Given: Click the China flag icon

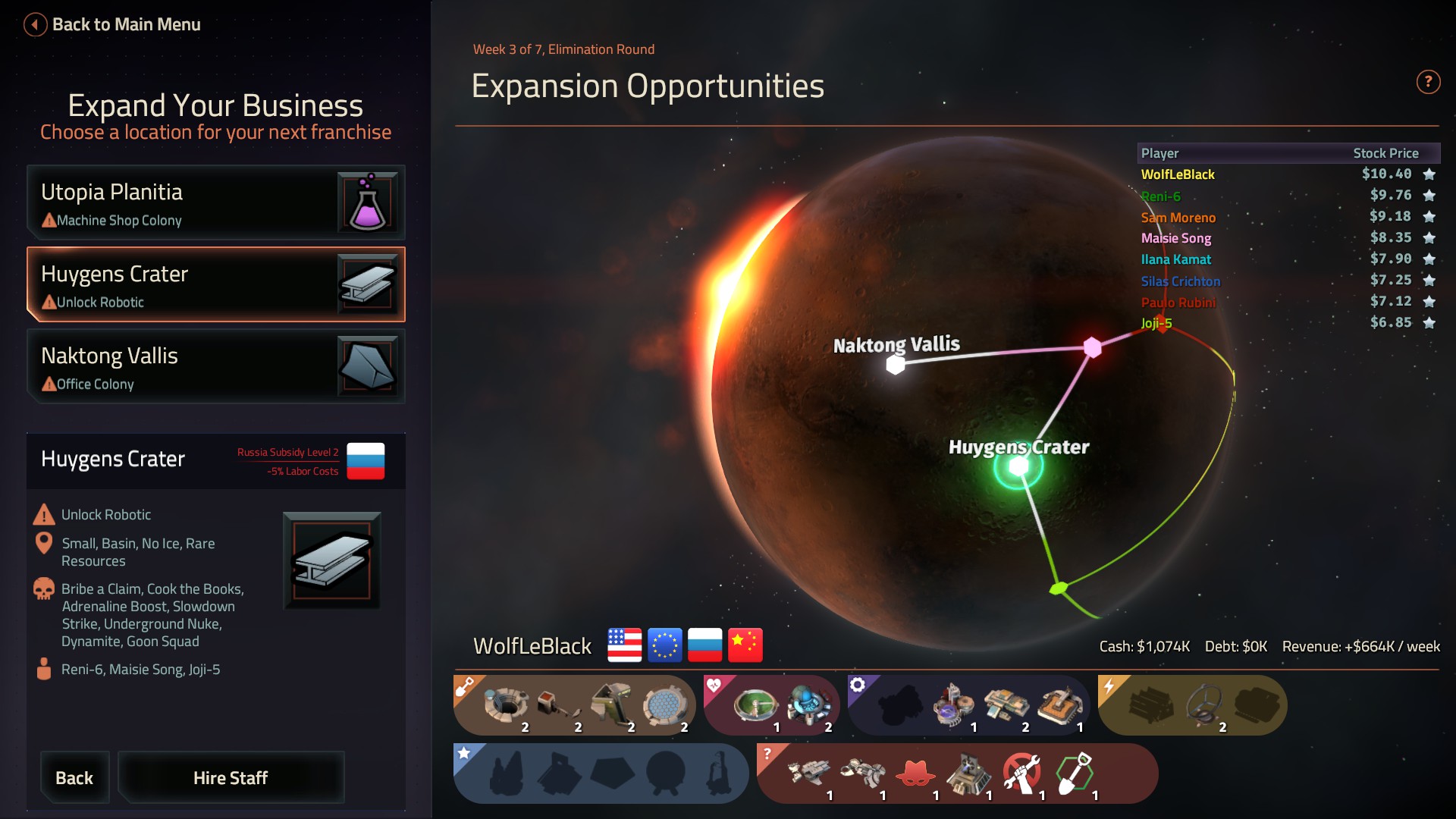Looking at the screenshot, I should click(x=745, y=645).
